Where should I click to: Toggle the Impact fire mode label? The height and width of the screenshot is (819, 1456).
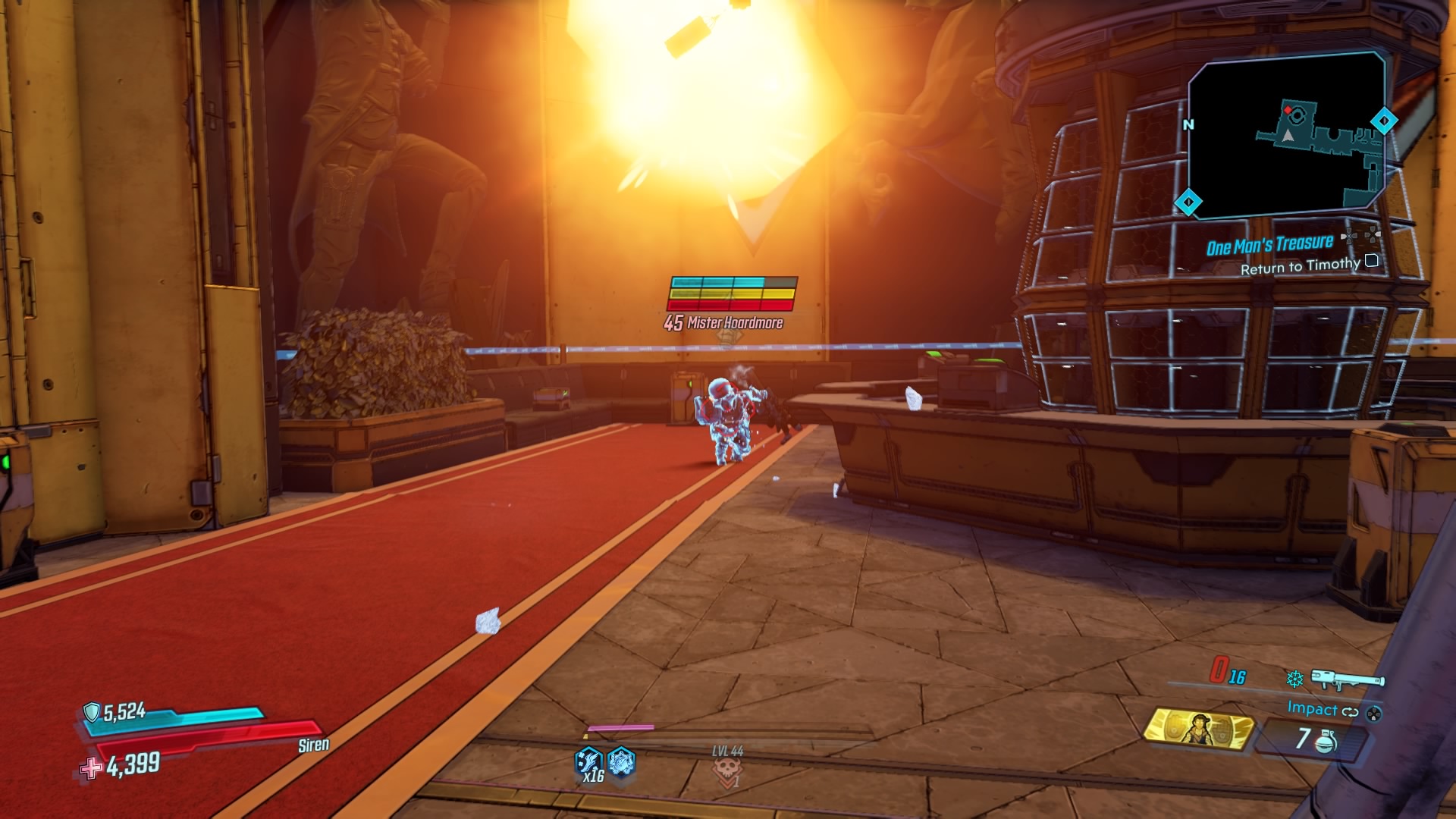pyautogui.click(x=1312, y=708)
